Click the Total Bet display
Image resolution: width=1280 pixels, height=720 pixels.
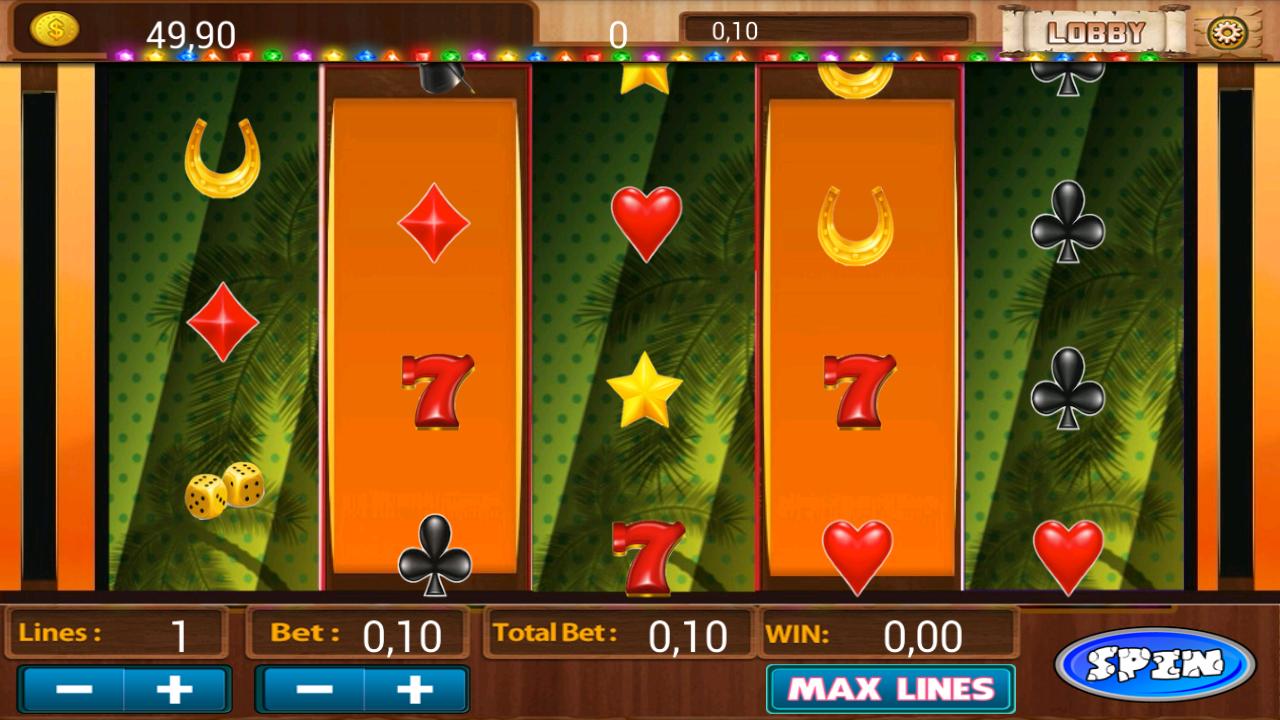(620, 634)
